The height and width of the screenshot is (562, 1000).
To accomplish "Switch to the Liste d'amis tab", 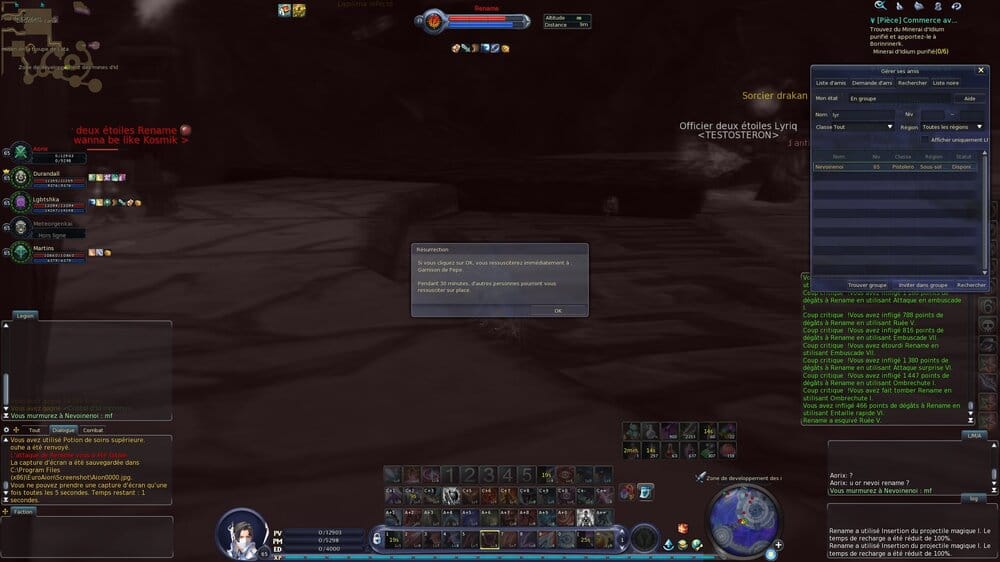I will [831, 83].
